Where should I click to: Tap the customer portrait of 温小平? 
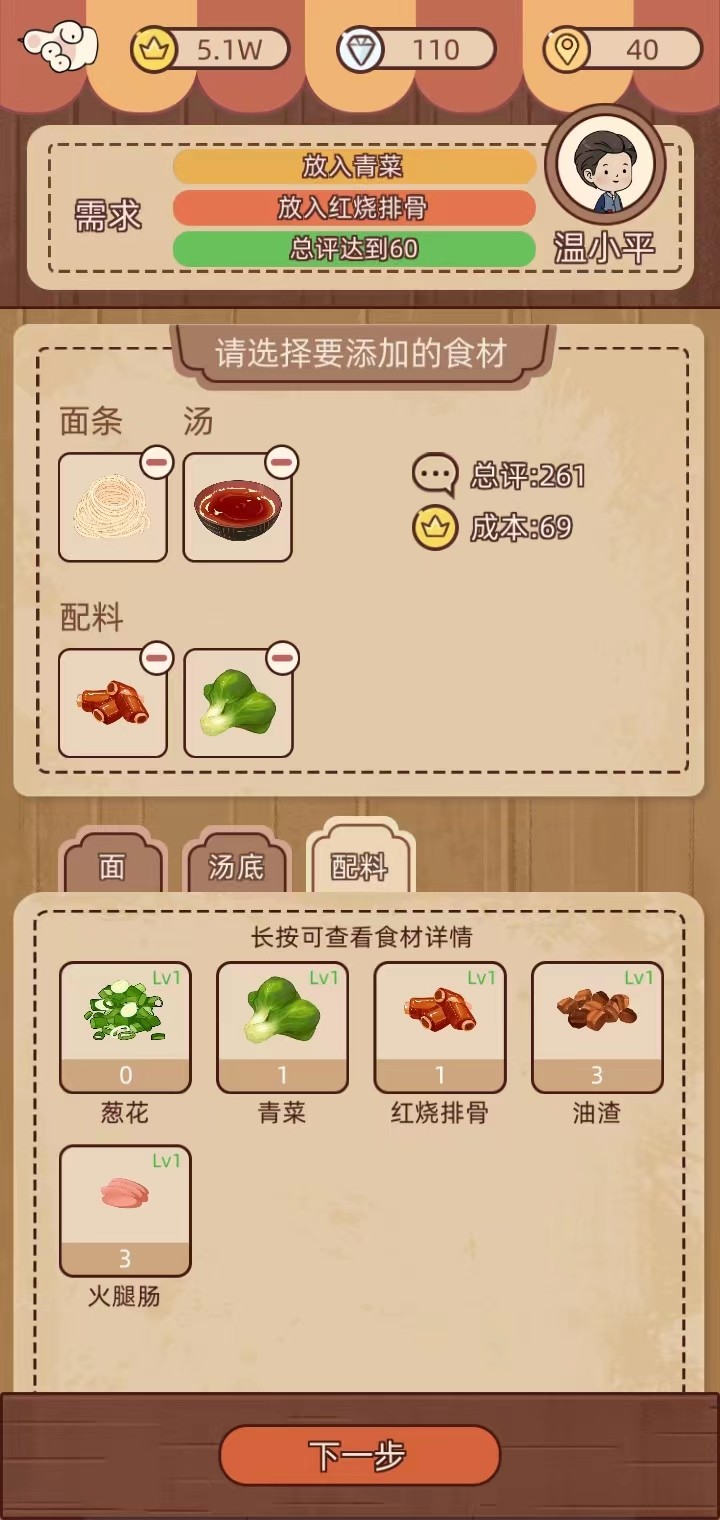coord(605,170)
